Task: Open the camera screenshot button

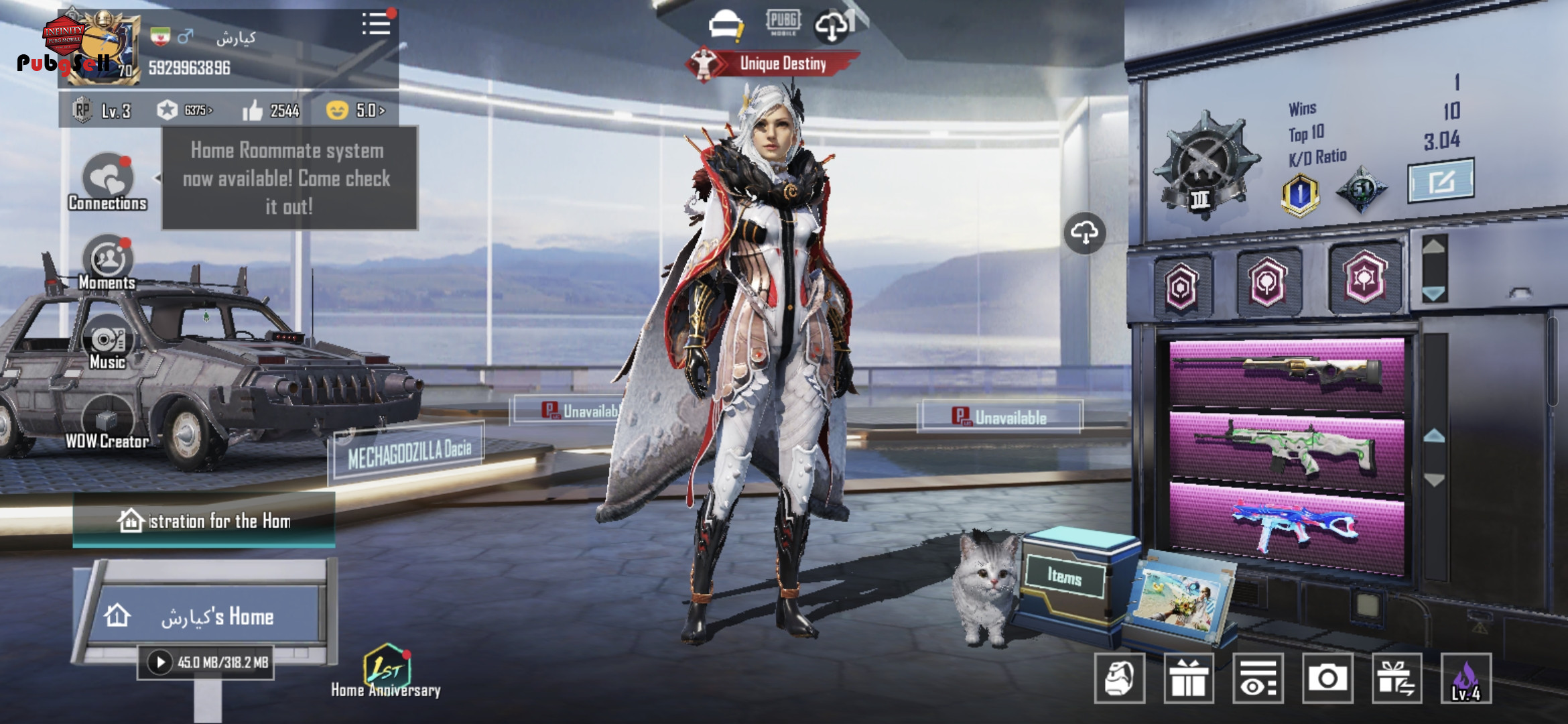Action: coord(1327,678)
